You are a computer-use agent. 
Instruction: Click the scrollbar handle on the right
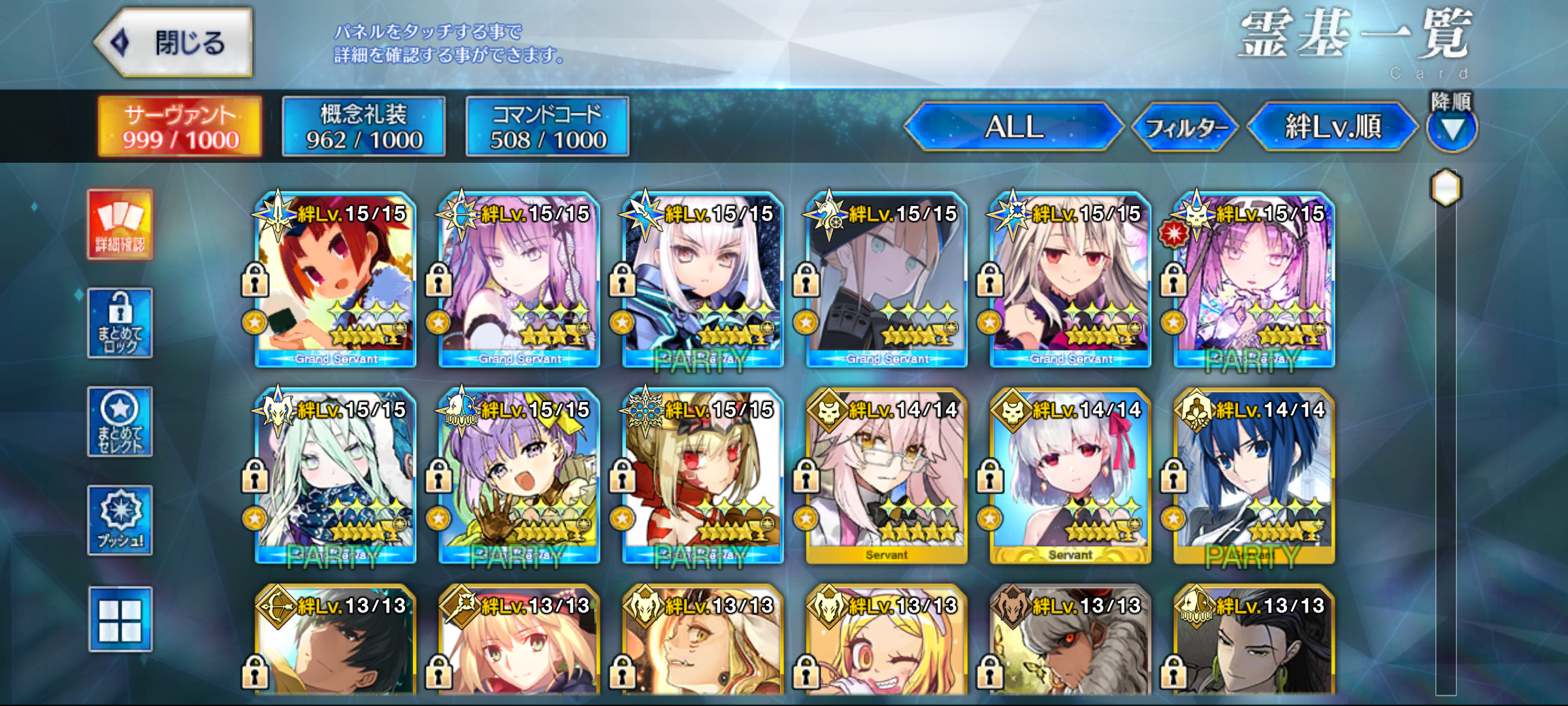tap(1446, 188)
